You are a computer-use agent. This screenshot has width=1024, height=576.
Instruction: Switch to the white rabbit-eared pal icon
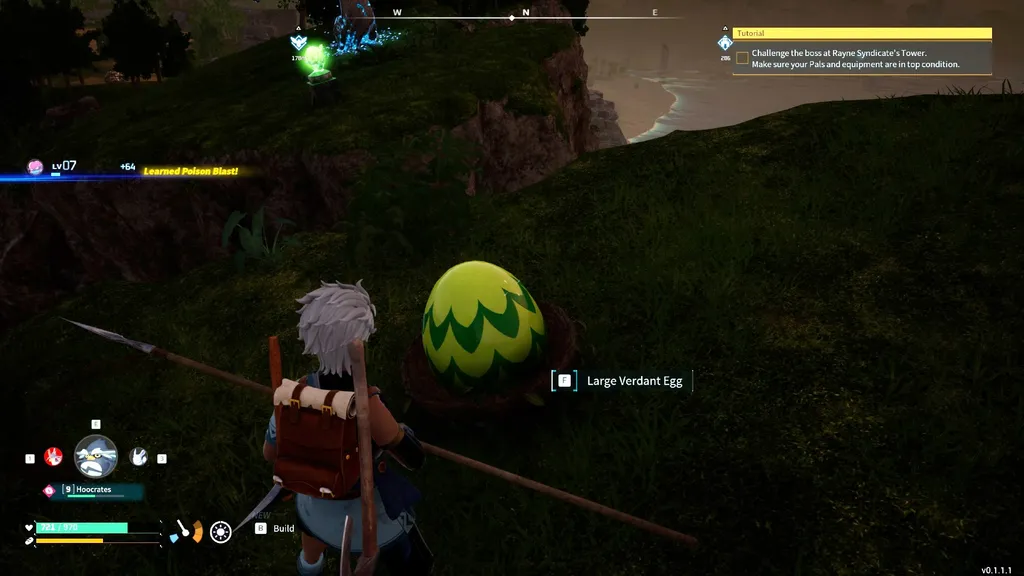pyautogui.click(x=139, y=457)
